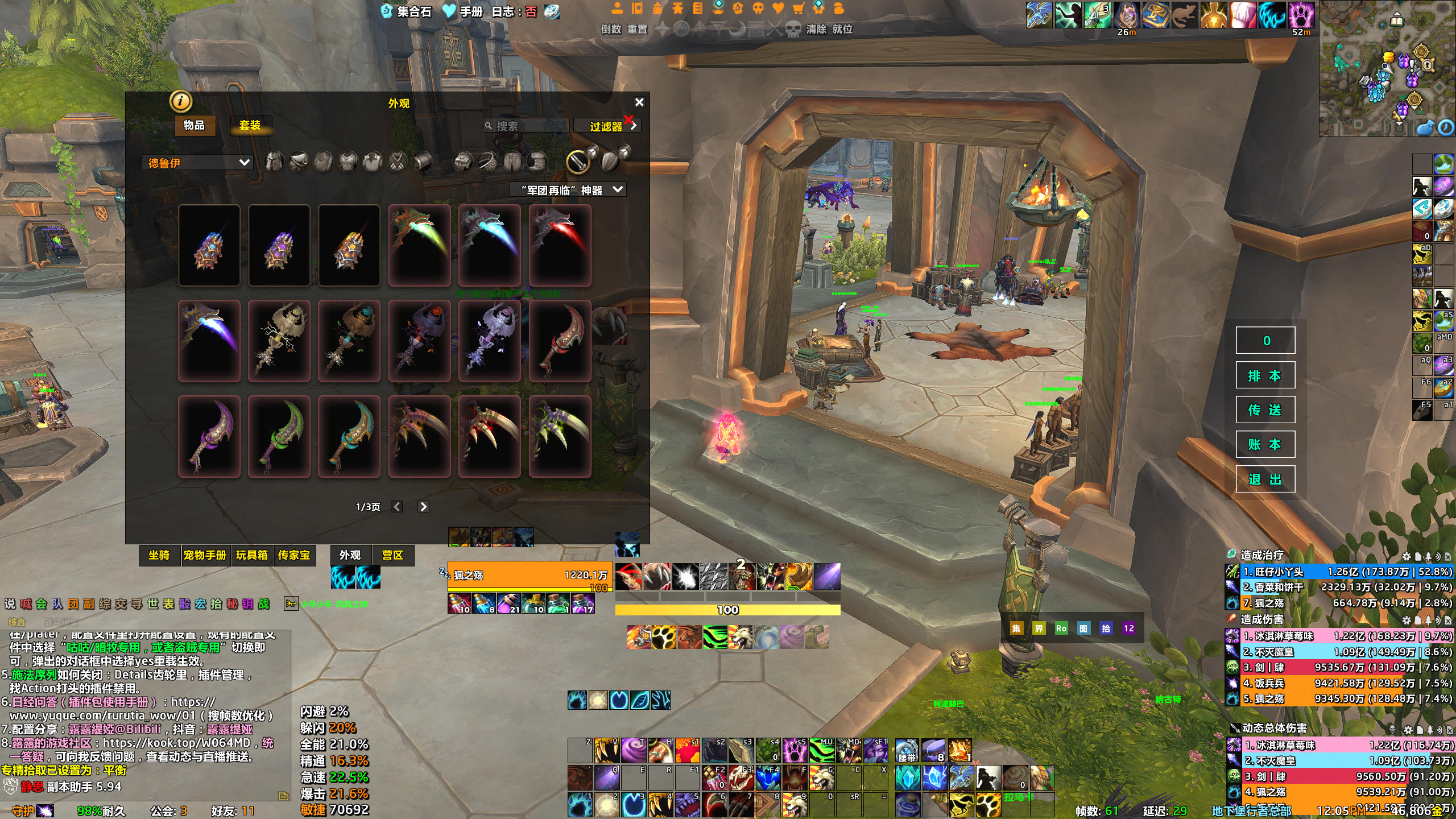The width and height of the screenshot is (1456, 819).
Task: Select the 物品 items tab
Action: (194, 125)
